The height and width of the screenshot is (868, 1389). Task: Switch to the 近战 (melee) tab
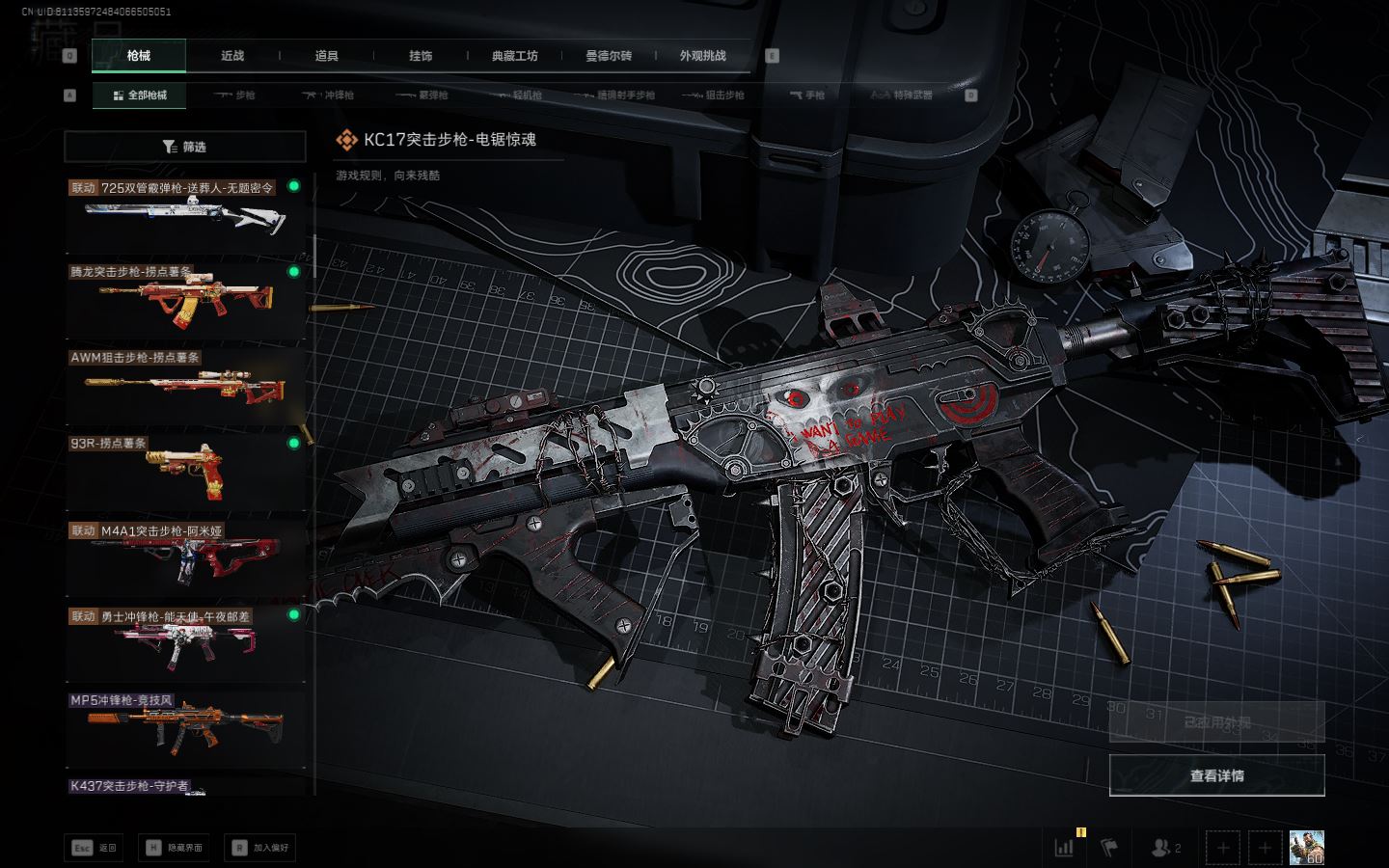pos(232,56)
